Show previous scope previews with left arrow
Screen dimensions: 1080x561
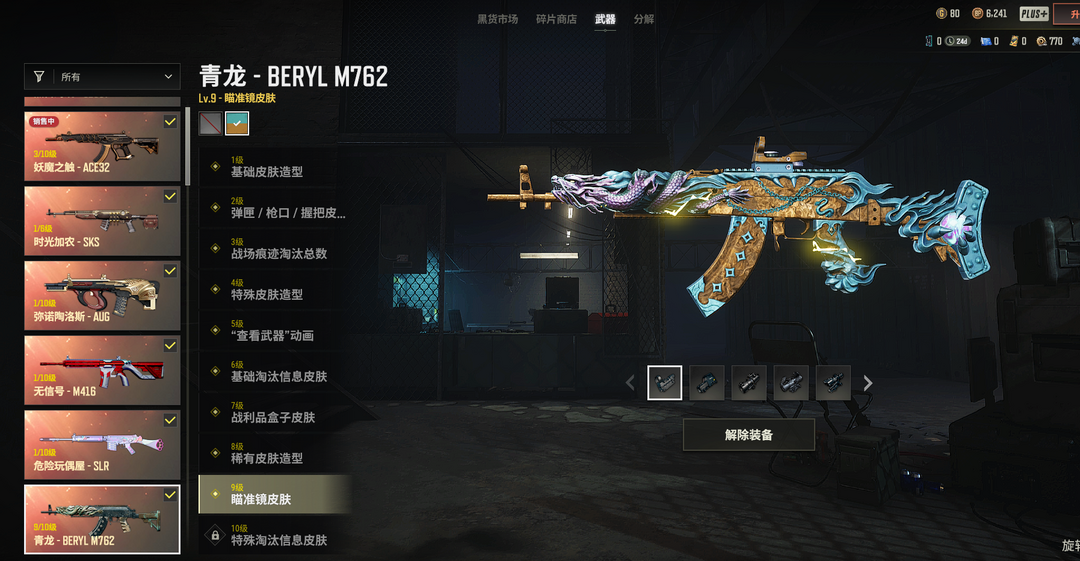click(x=630, y=383)
